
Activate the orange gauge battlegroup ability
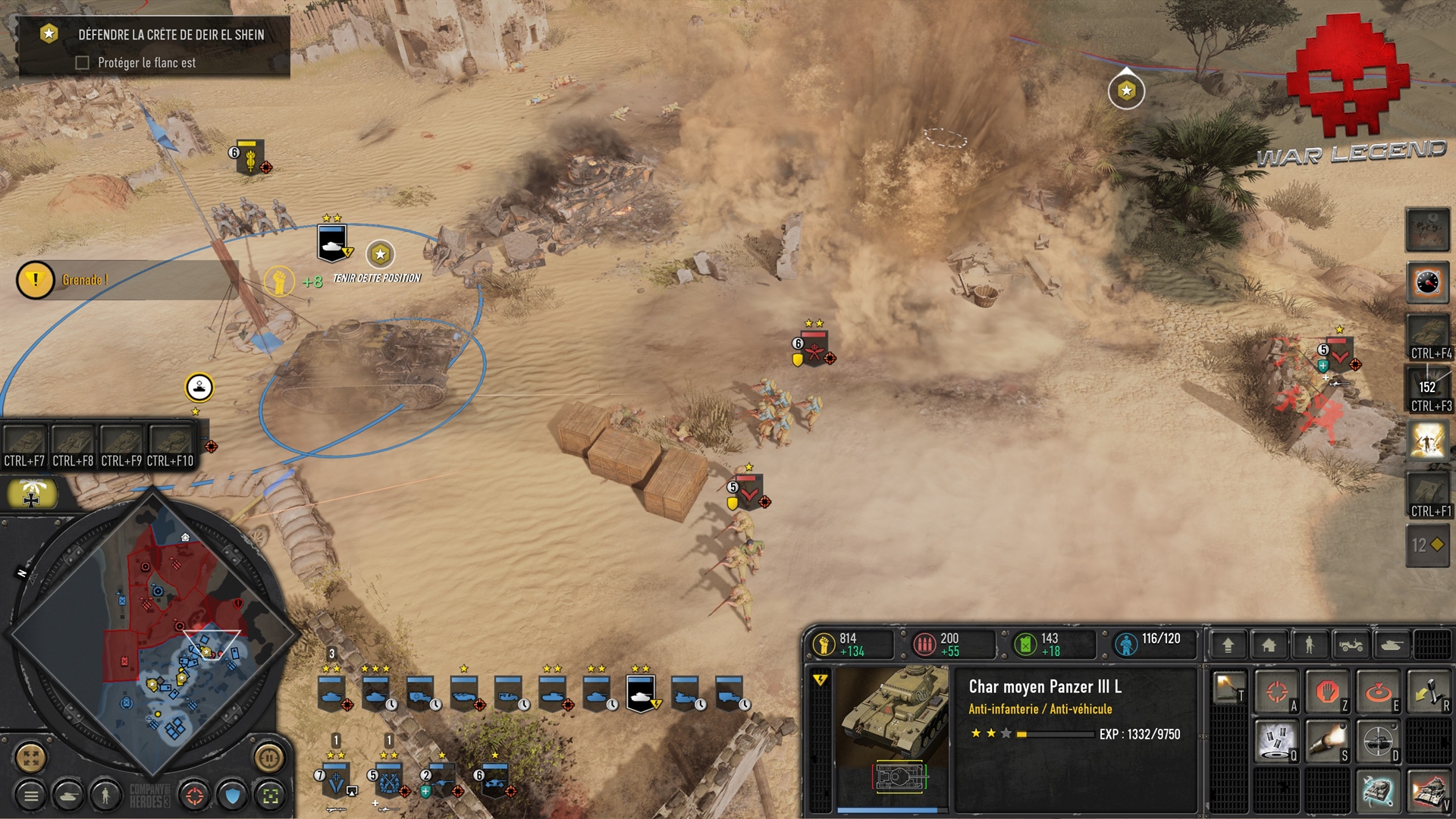1427,282
